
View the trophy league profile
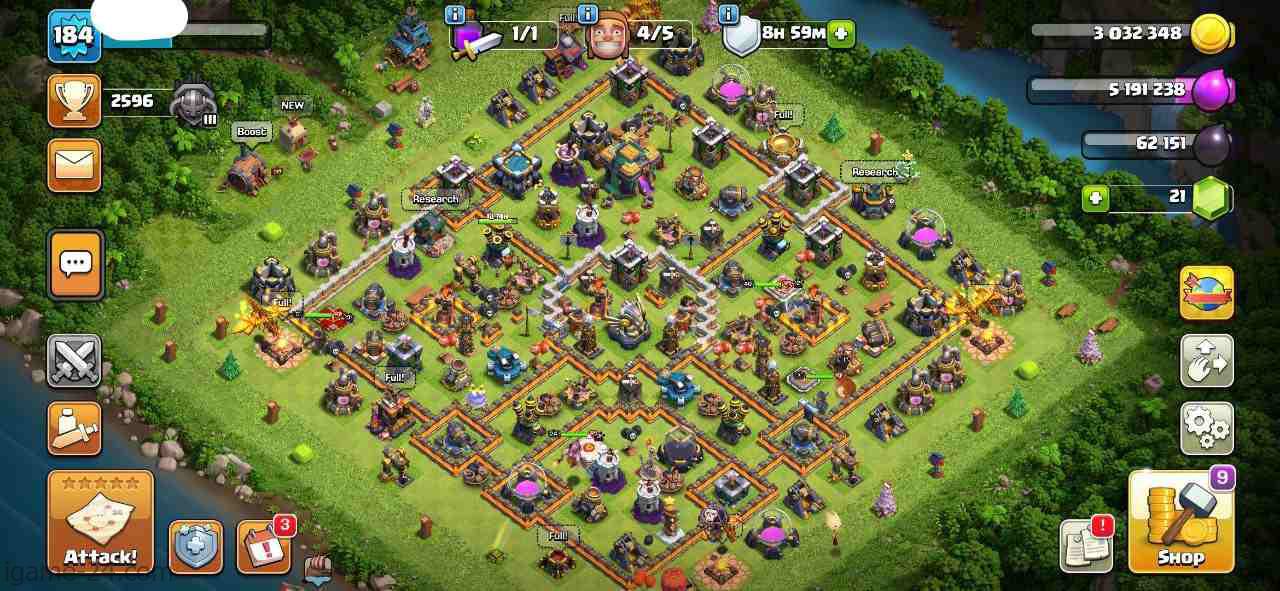[74, 101]
